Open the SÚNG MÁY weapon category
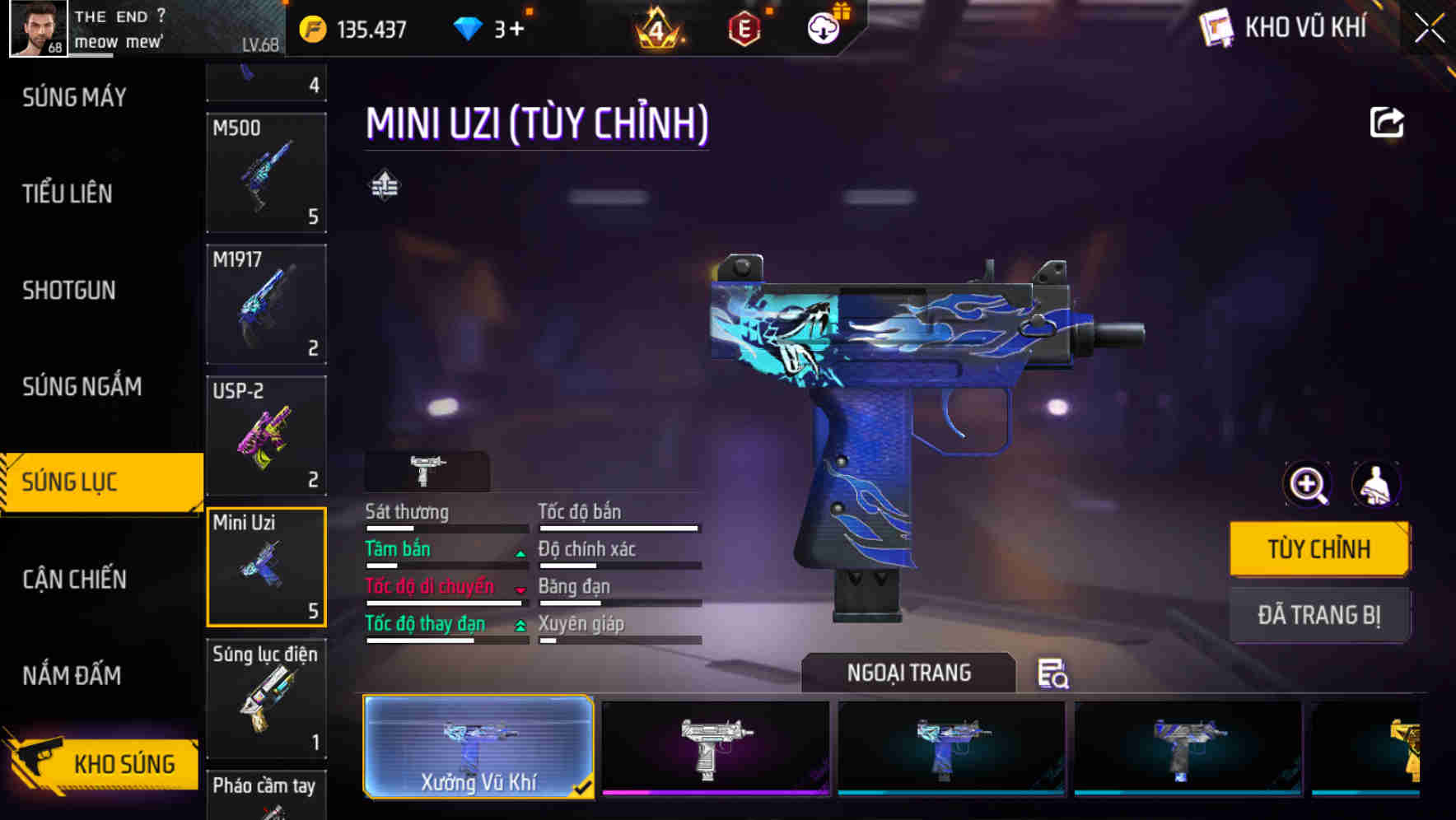 [x=74, y=97]
